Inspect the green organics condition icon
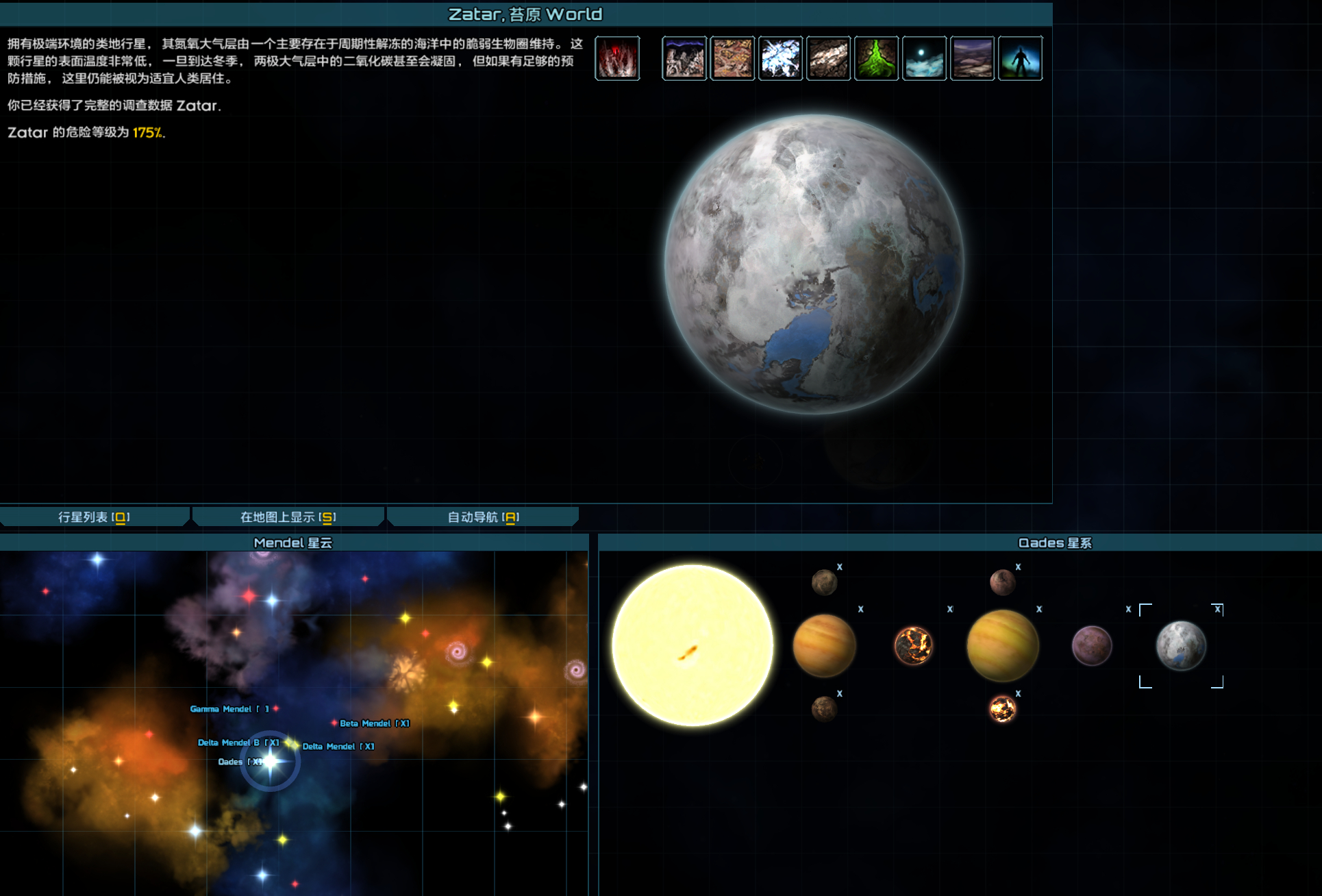 pos(876,59)
